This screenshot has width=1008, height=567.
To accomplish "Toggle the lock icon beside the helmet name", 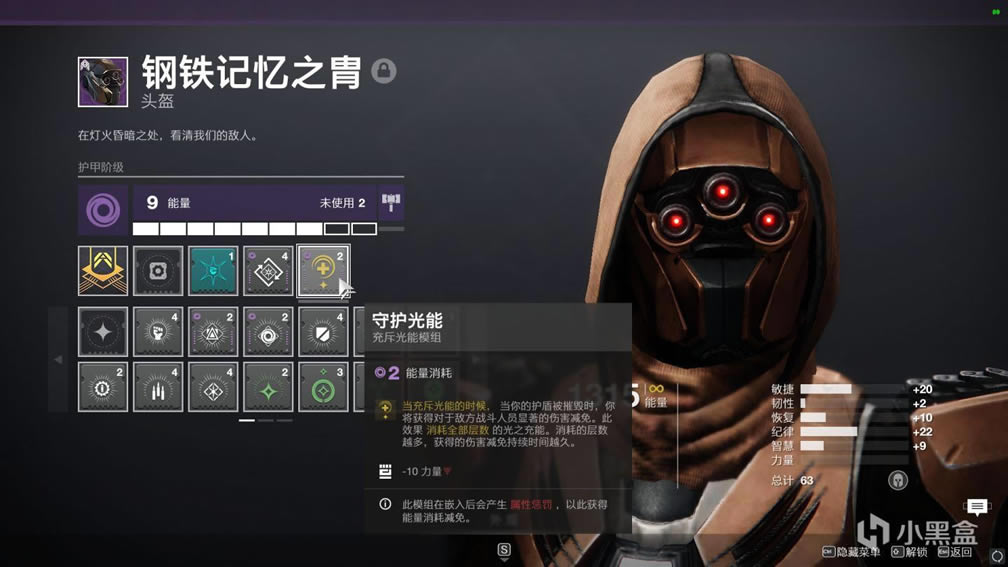I will (383, 71).
